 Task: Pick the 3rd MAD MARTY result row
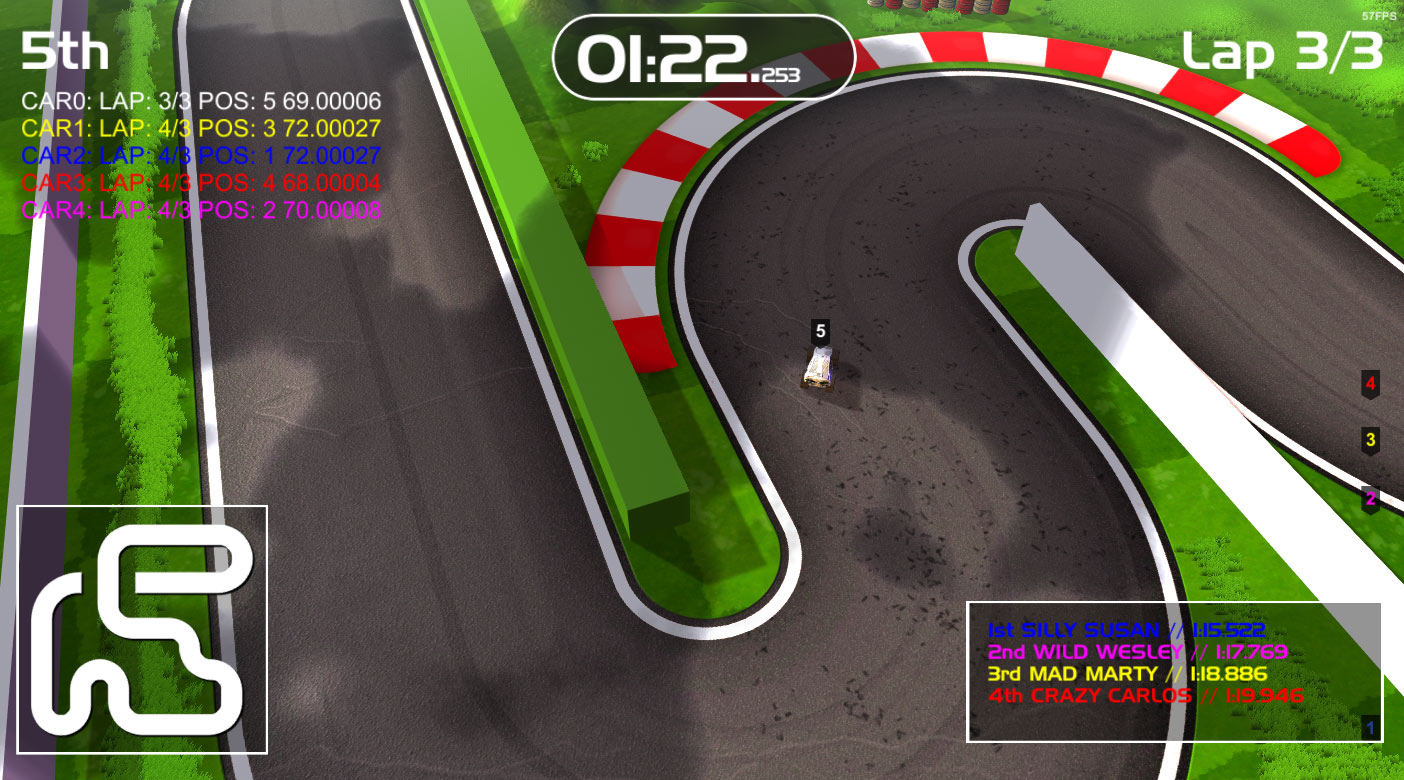[x=1127, y=674]
